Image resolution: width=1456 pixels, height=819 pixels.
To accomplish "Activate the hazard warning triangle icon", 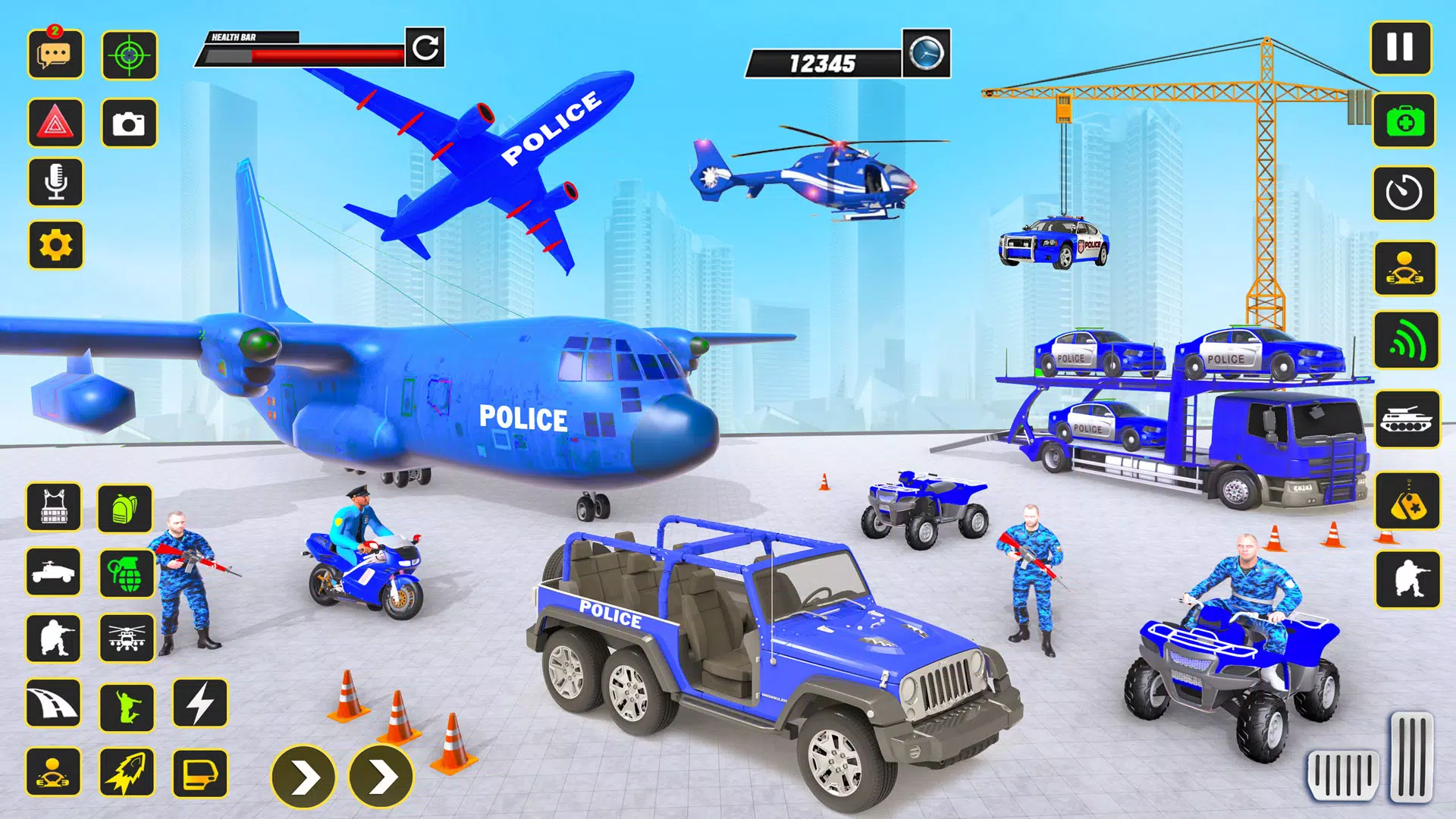I will (x=55, y=124).
